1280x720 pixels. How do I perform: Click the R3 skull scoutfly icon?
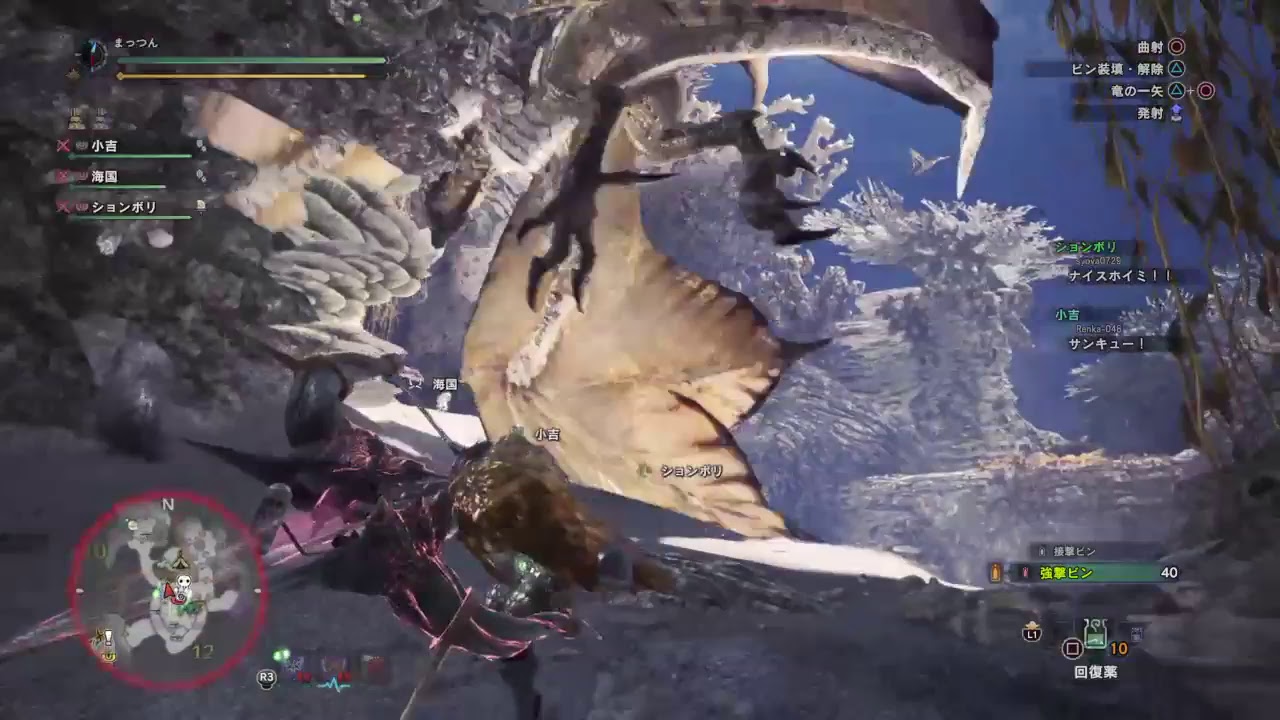point(266,679)
